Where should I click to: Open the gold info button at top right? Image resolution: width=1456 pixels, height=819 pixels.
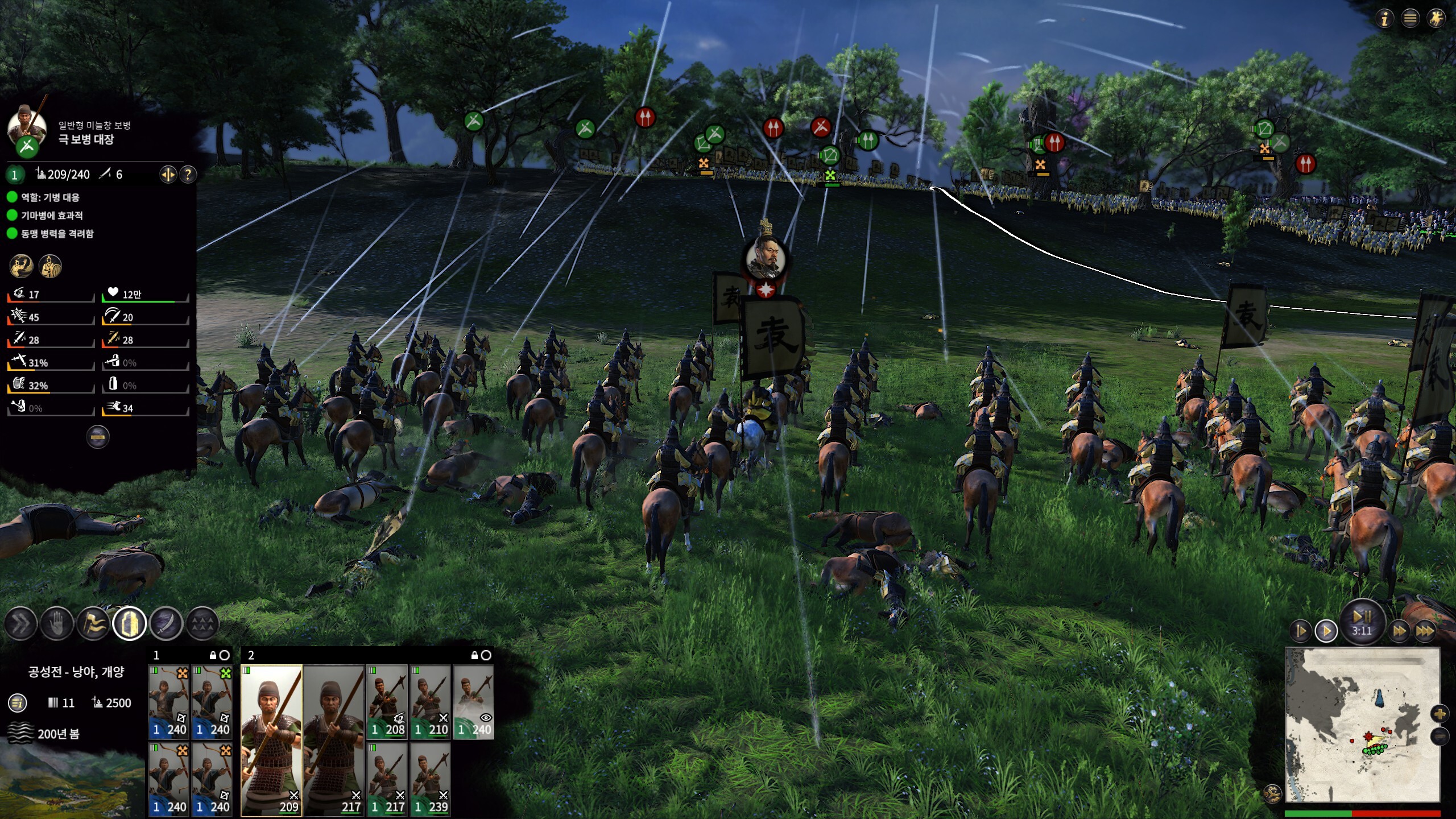click(1385, 19)
